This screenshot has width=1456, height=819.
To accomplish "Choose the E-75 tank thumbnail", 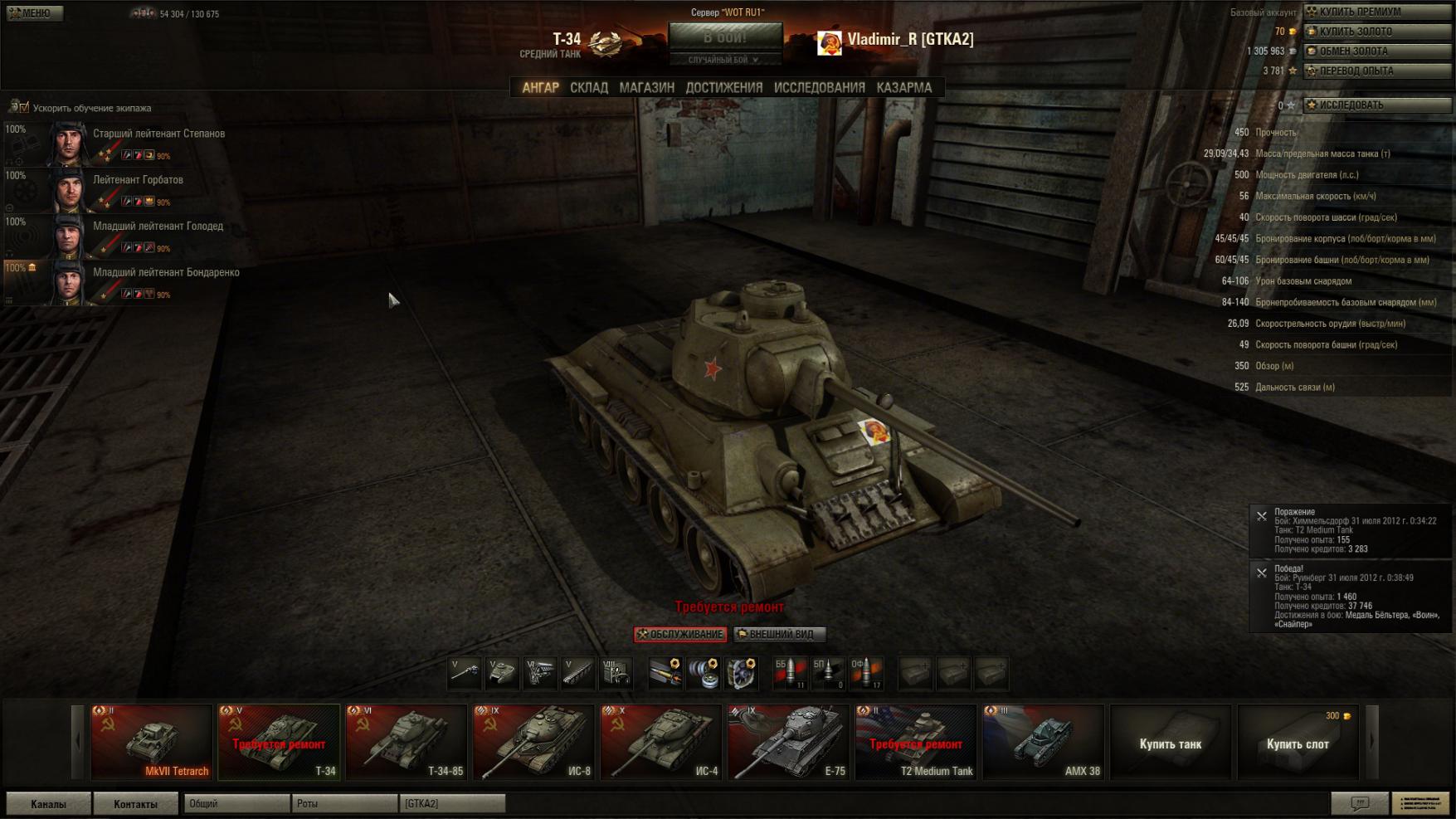I will (788, 743).
